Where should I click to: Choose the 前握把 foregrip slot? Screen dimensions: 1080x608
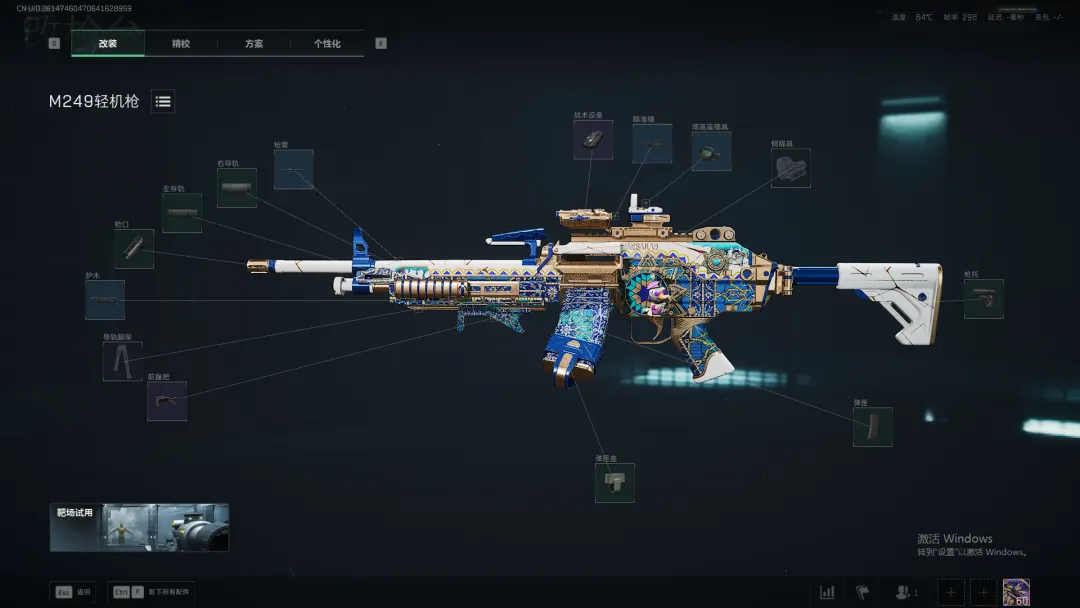pos(167,401)
